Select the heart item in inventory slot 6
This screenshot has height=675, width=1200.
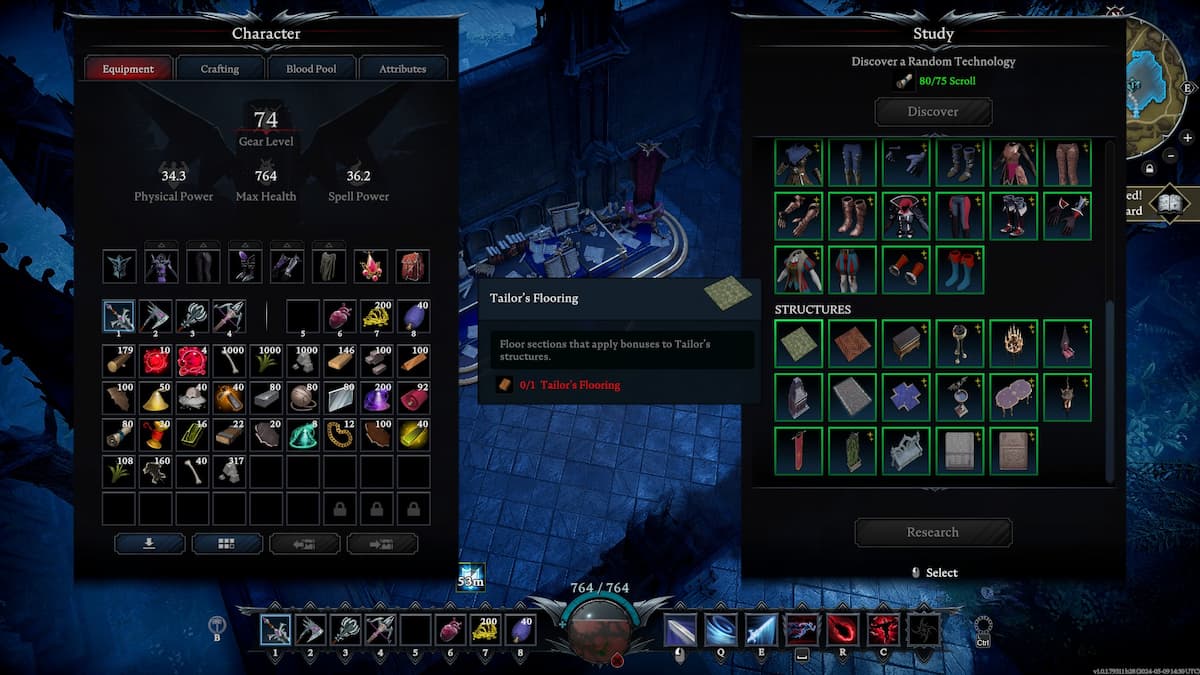pos(340,316)
